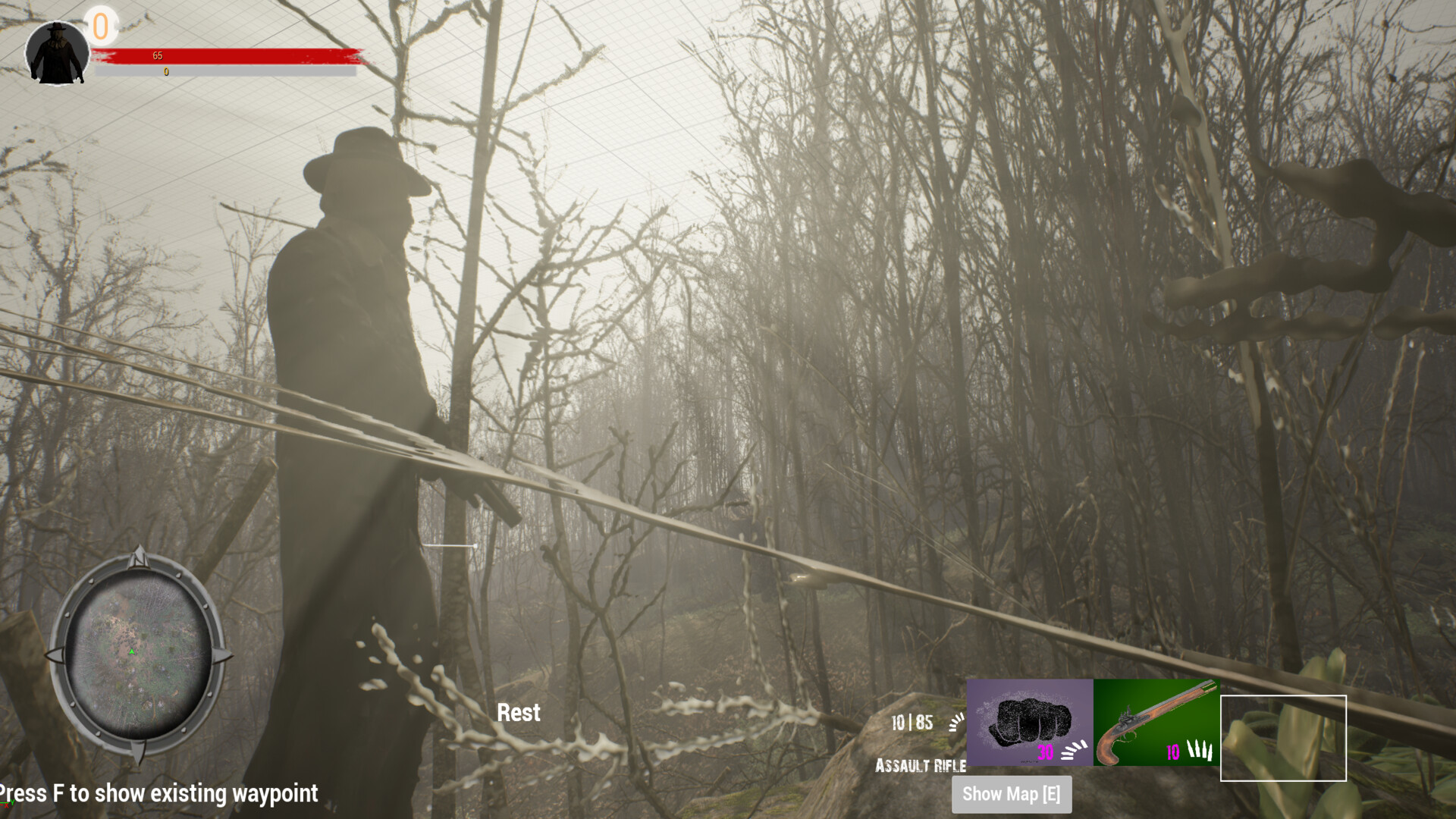Screen dimensions: 1456x819
Task: Click the Press F waypoint prompt text
Action: click(x=158, y=794)
